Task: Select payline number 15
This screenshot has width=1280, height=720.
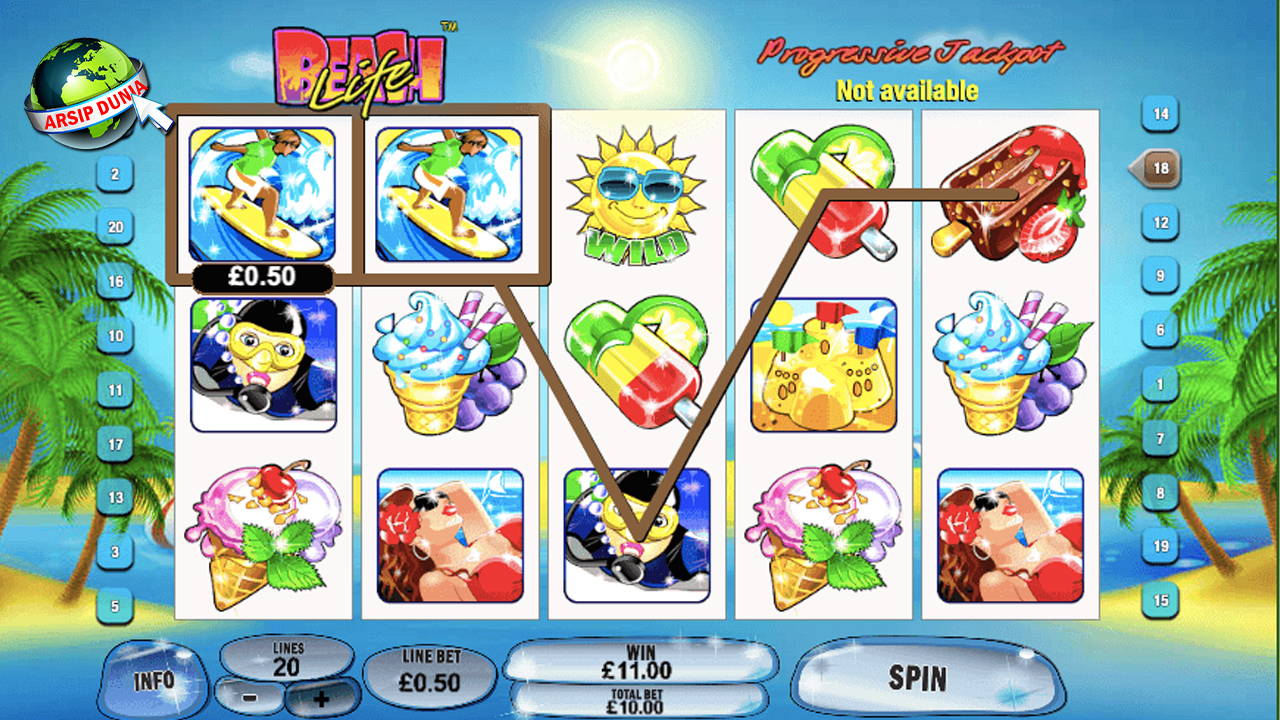Action: coord(1160,601)
